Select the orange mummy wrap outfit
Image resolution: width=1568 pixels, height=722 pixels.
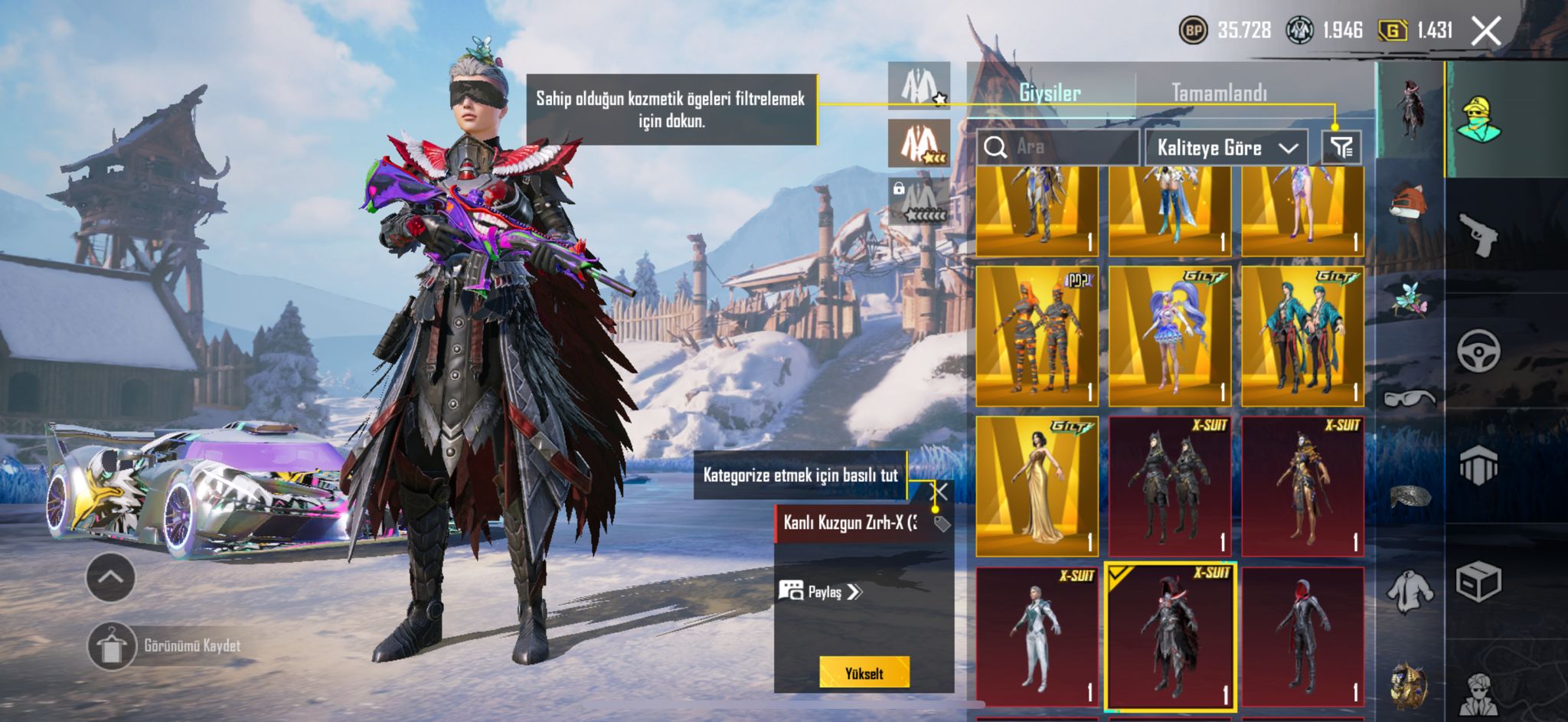(1037, 336)
